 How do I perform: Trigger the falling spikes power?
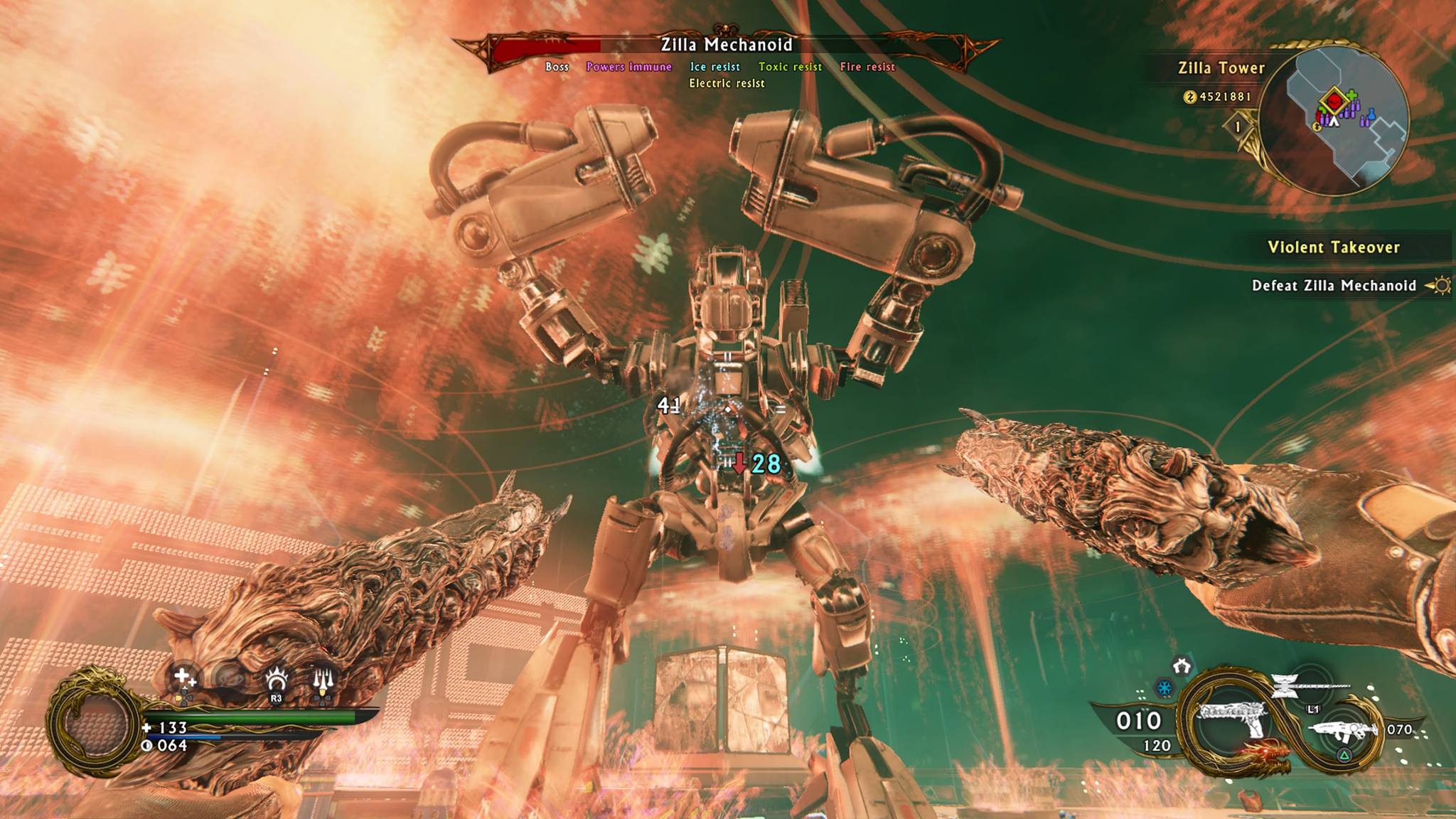pyautogui.click(x=323, y=681)
